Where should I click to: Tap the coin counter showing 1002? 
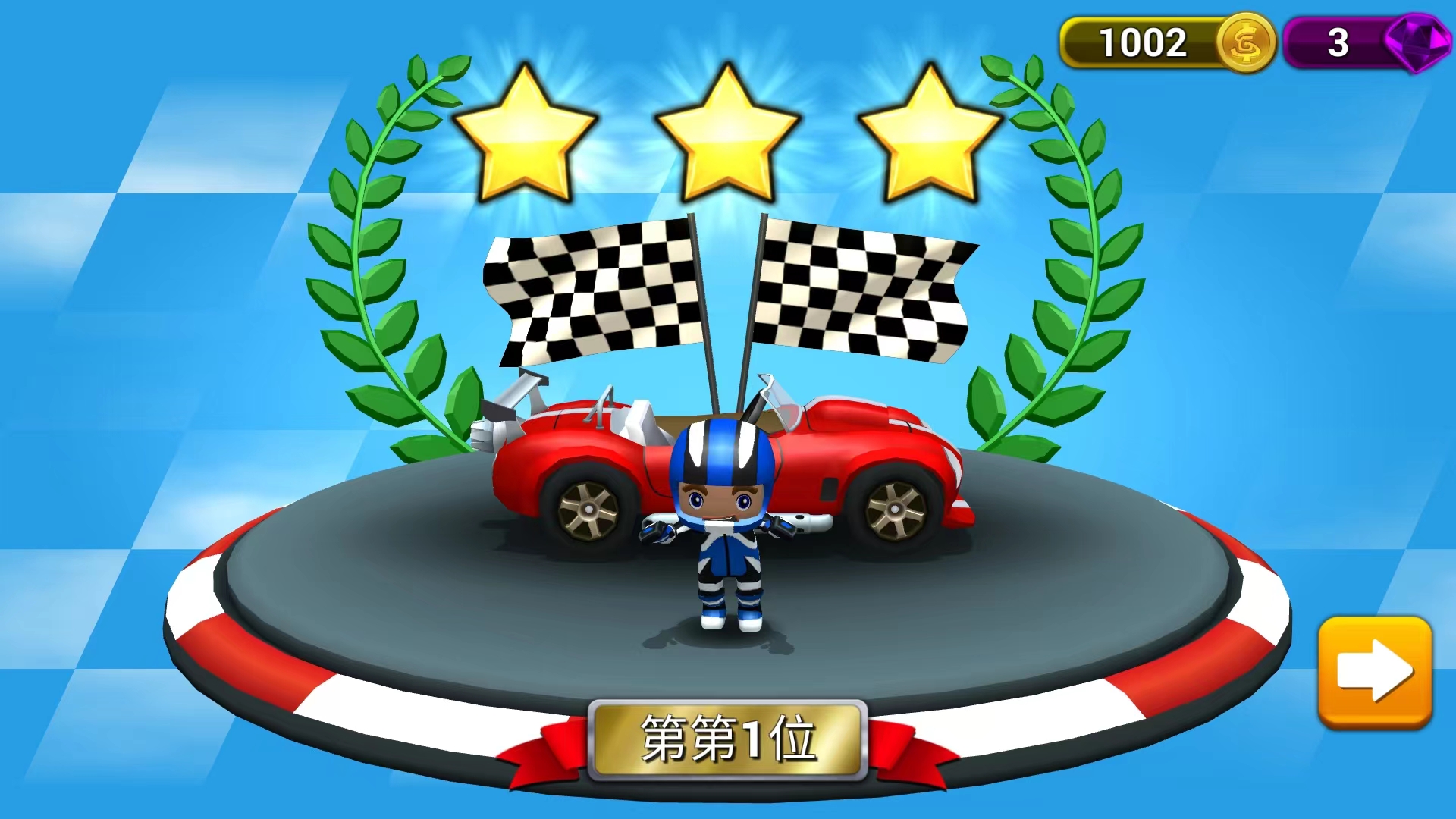coord(1145,43)
